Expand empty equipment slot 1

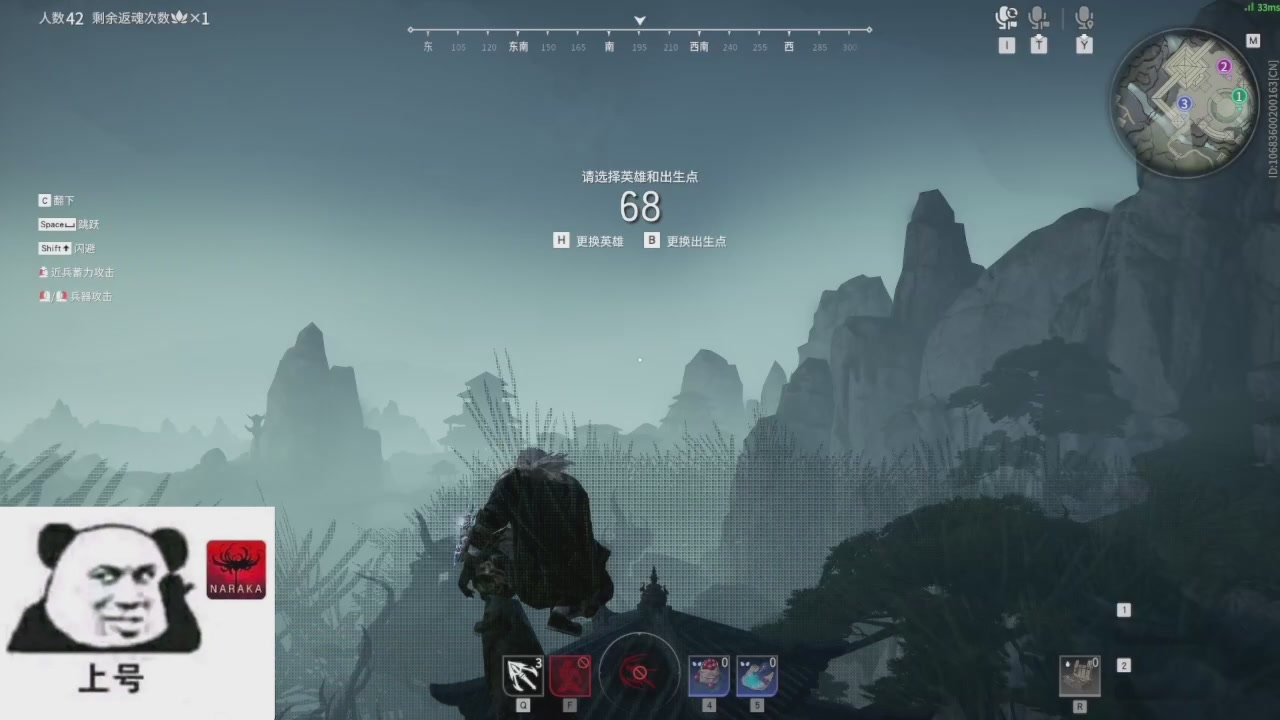click(x=1124, y=609)
